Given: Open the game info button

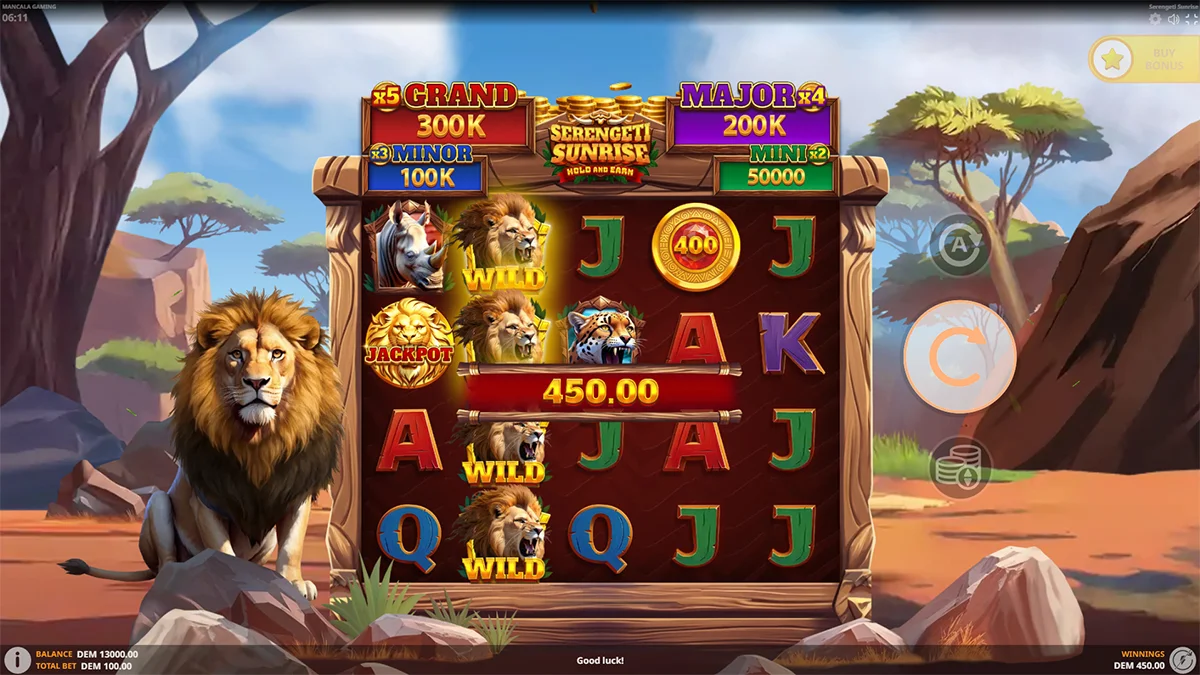Looking at the screenshot, I should click(x=17, y=660).
